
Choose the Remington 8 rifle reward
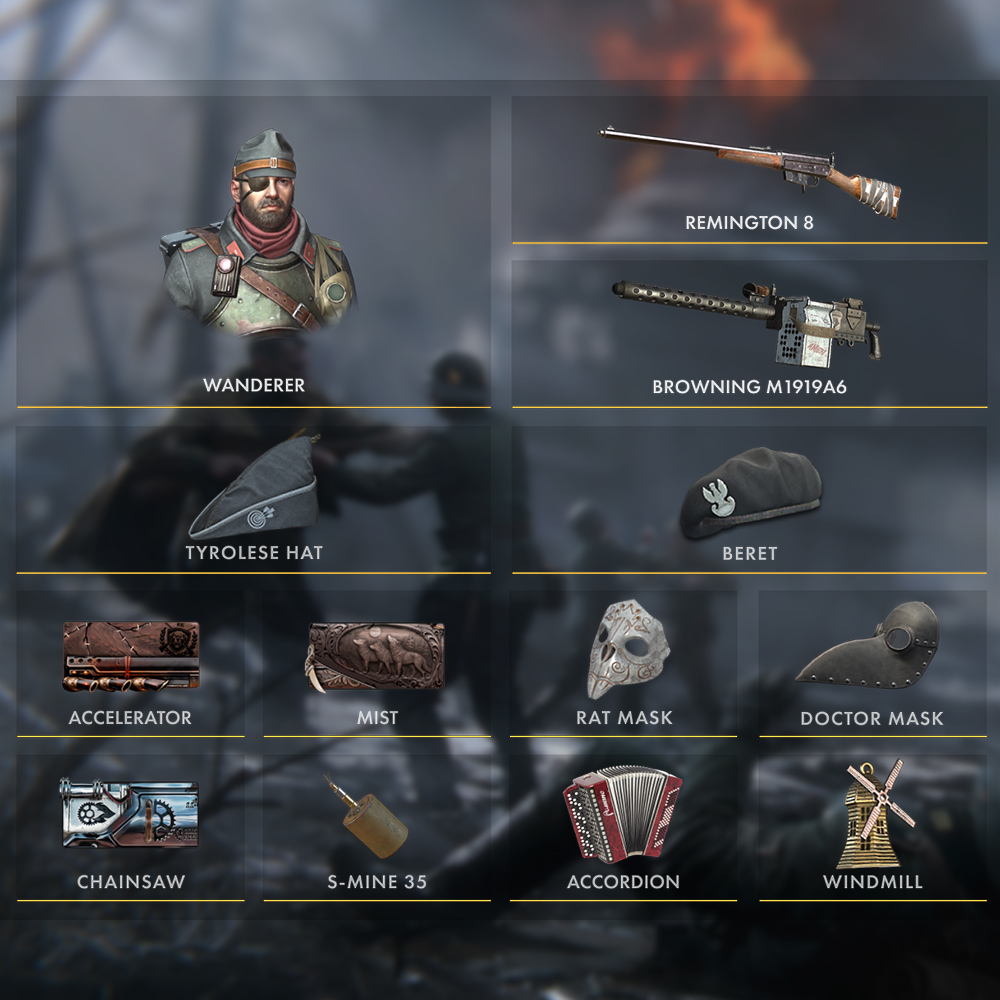coord(749,170)
